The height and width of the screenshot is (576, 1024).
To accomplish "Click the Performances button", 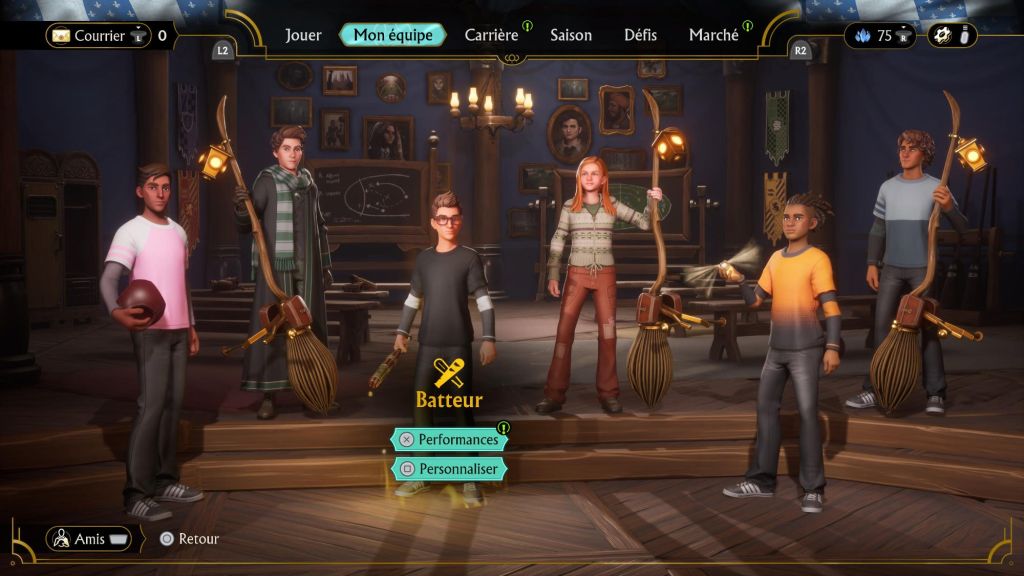I will [x=449, y=439].
